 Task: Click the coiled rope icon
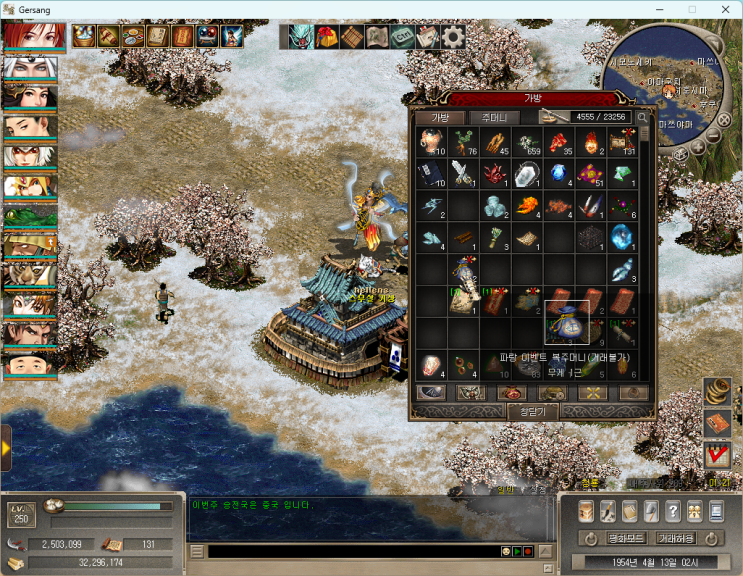pos(717,391)
